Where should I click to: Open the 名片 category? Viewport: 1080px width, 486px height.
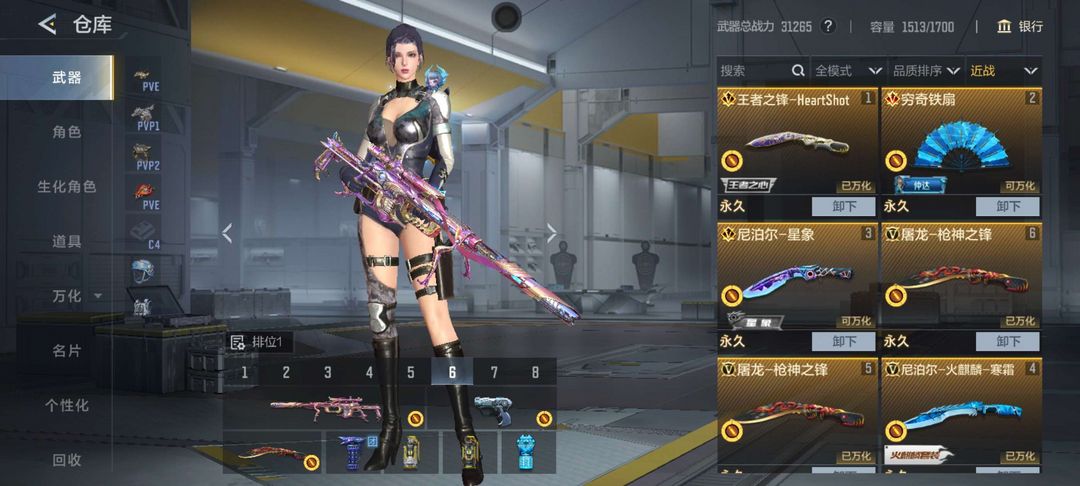(x=67, y=351)
